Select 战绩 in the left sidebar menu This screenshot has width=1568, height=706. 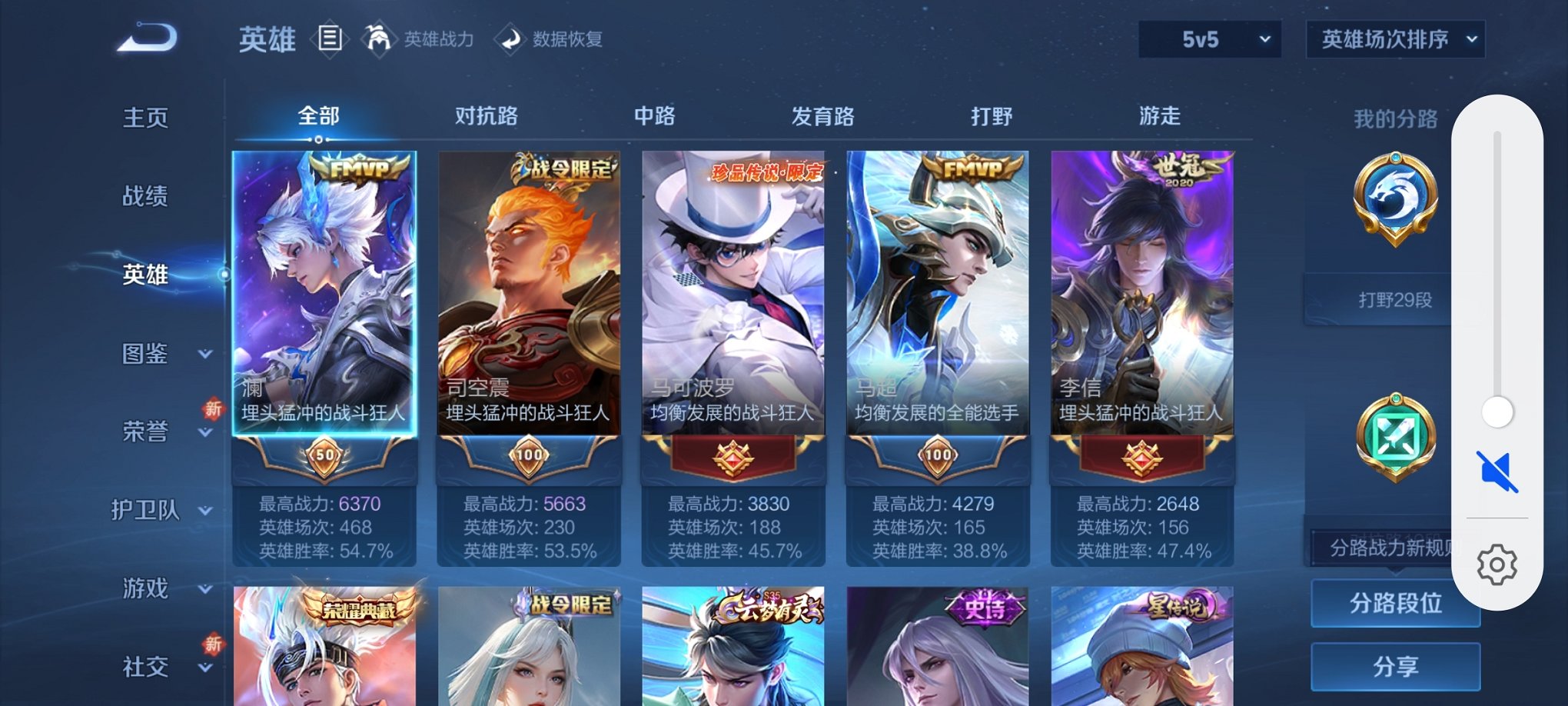(x=146, y=196)
